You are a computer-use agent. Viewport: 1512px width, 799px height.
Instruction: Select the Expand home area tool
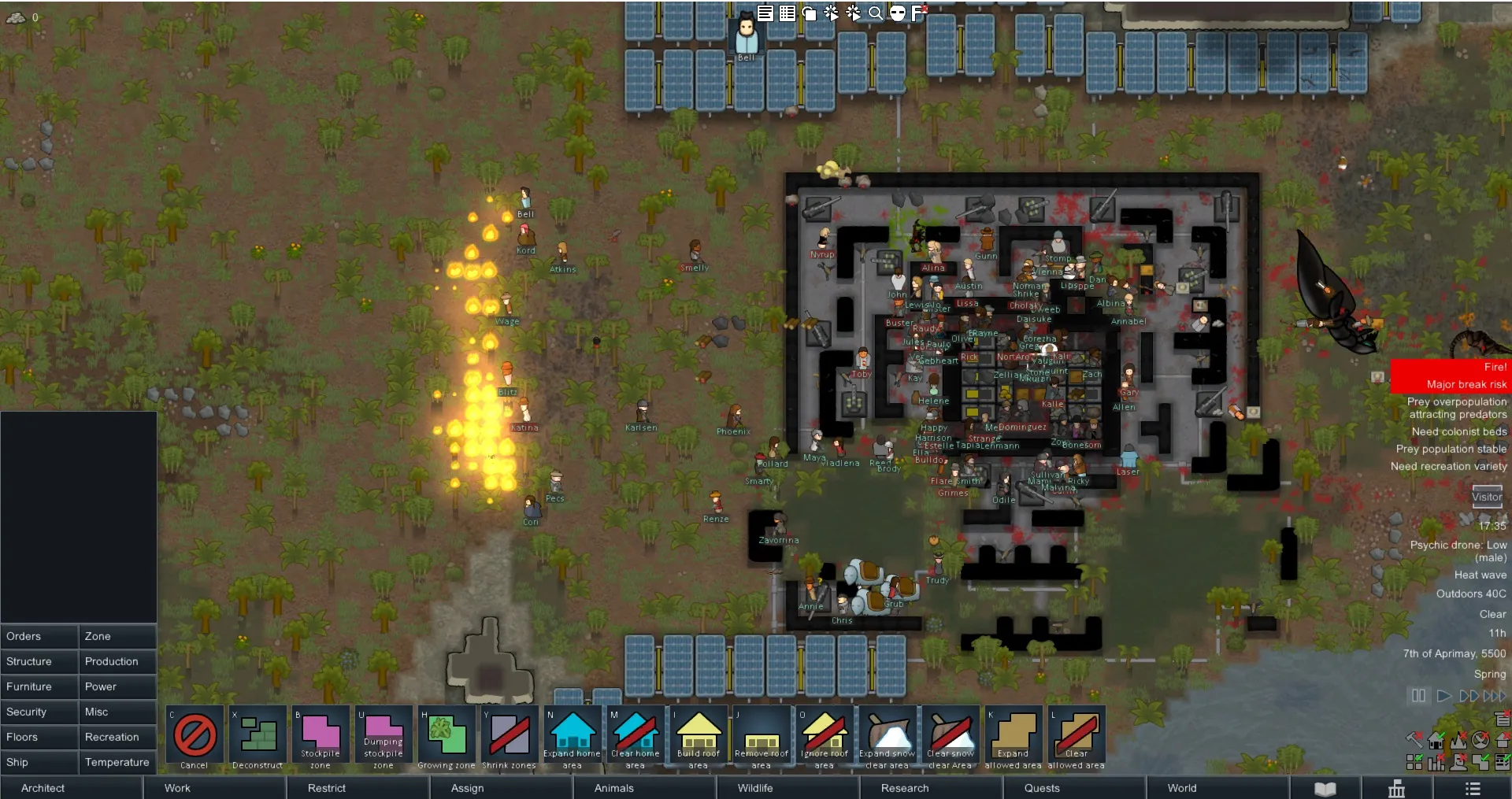pos(573,738)
